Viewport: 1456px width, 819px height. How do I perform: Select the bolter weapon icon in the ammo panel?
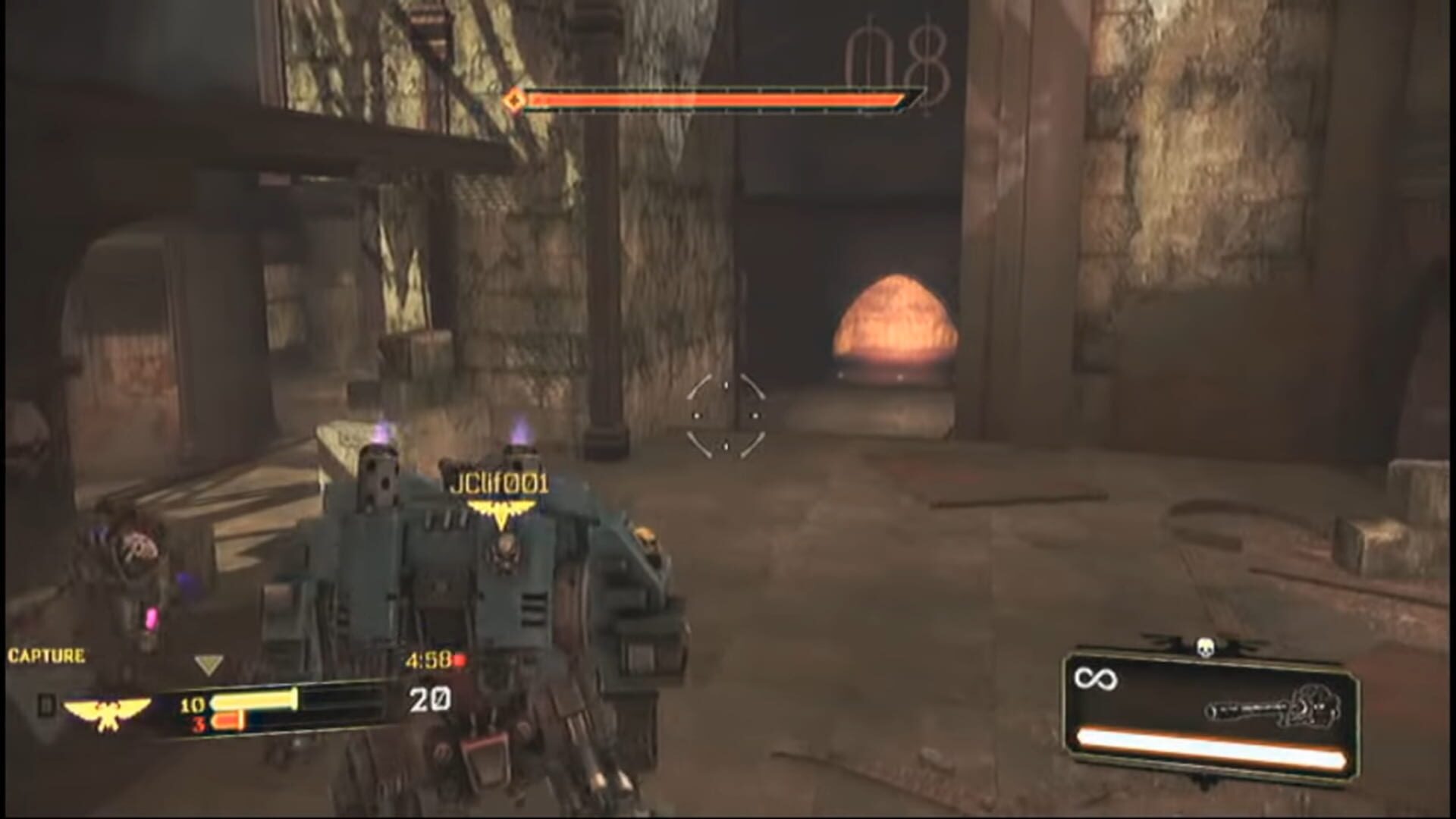pos(1270,708)
